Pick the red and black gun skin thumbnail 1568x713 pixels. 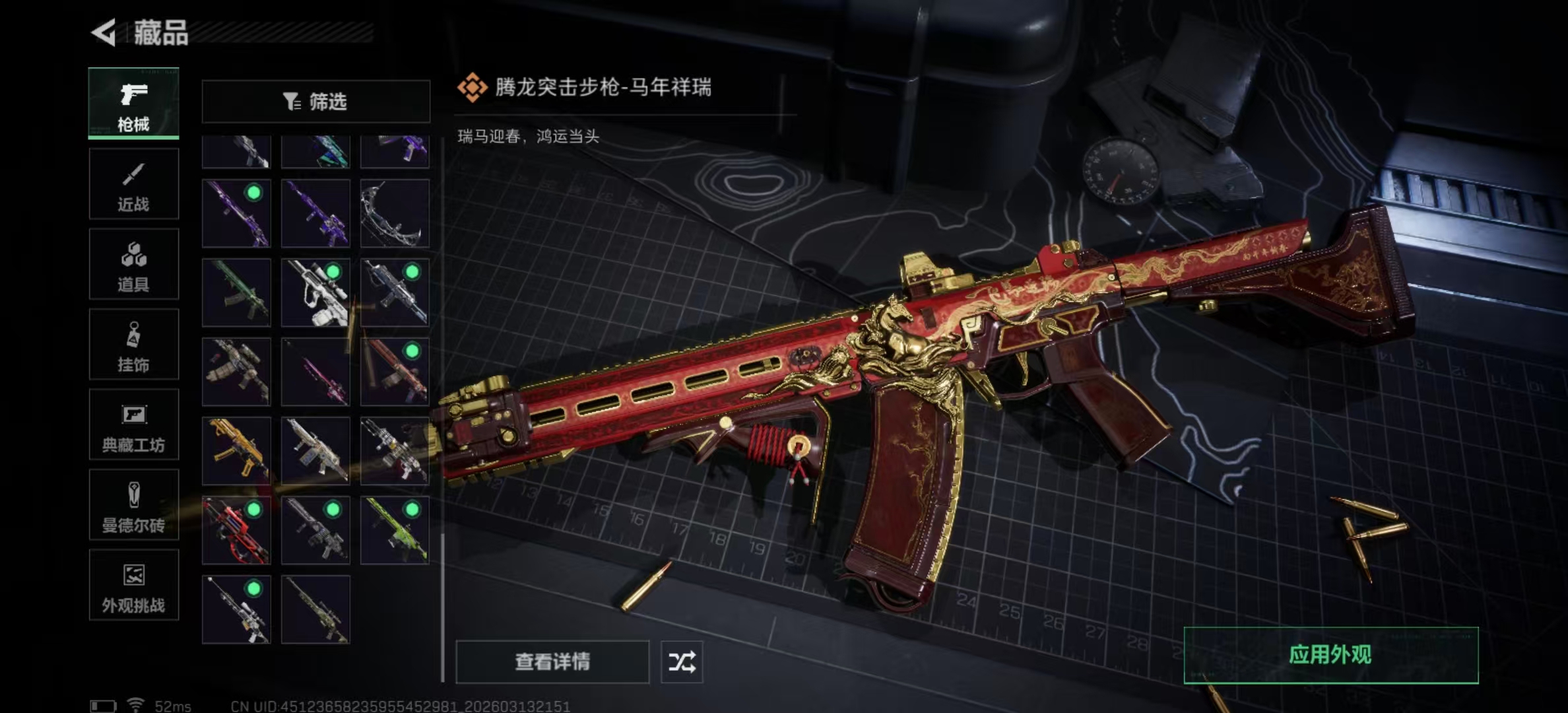(236, 530)
